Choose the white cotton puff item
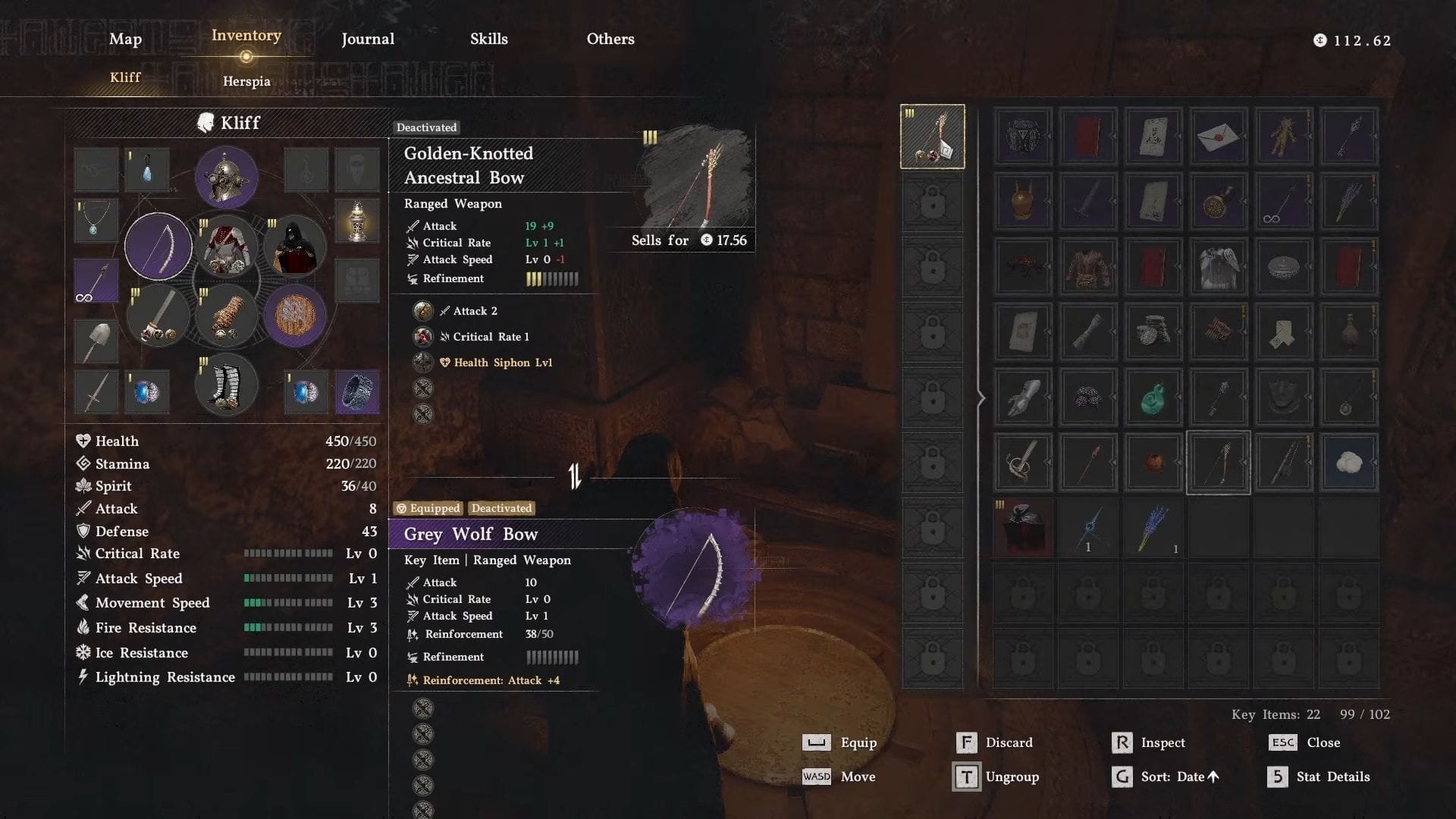 [1348, 463]
